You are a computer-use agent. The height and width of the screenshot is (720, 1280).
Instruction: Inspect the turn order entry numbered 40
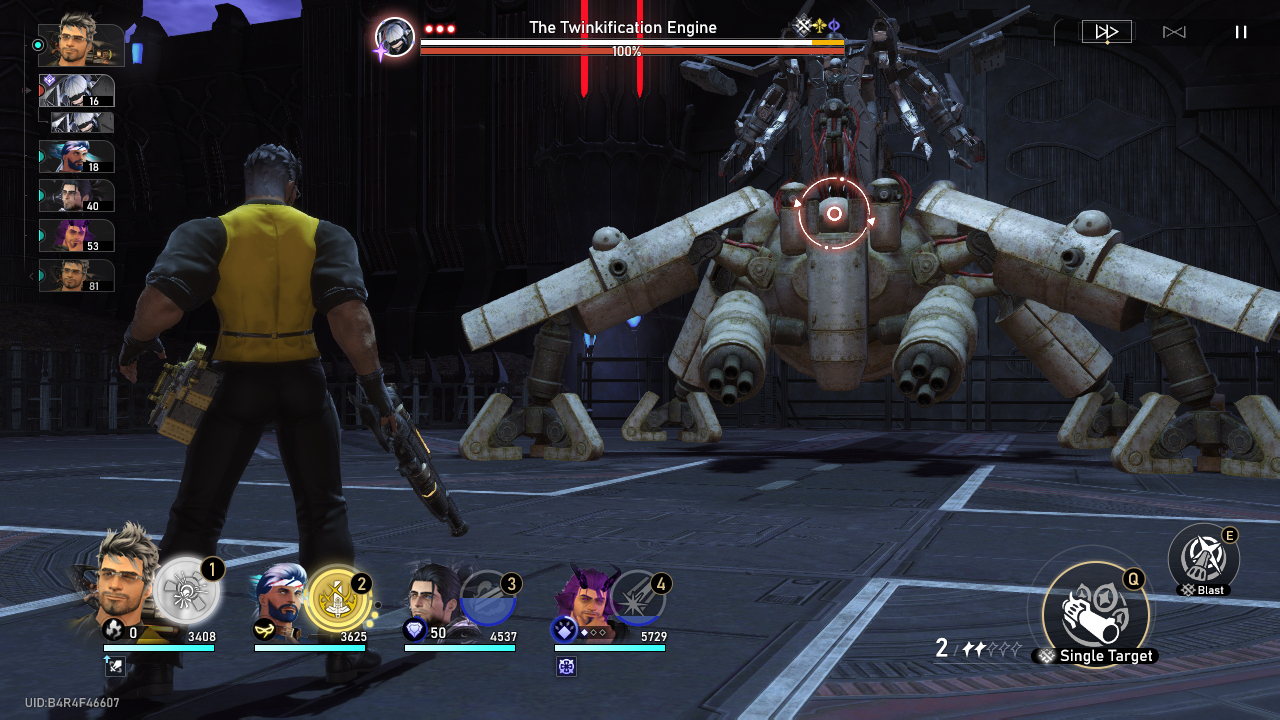(77, 196)
